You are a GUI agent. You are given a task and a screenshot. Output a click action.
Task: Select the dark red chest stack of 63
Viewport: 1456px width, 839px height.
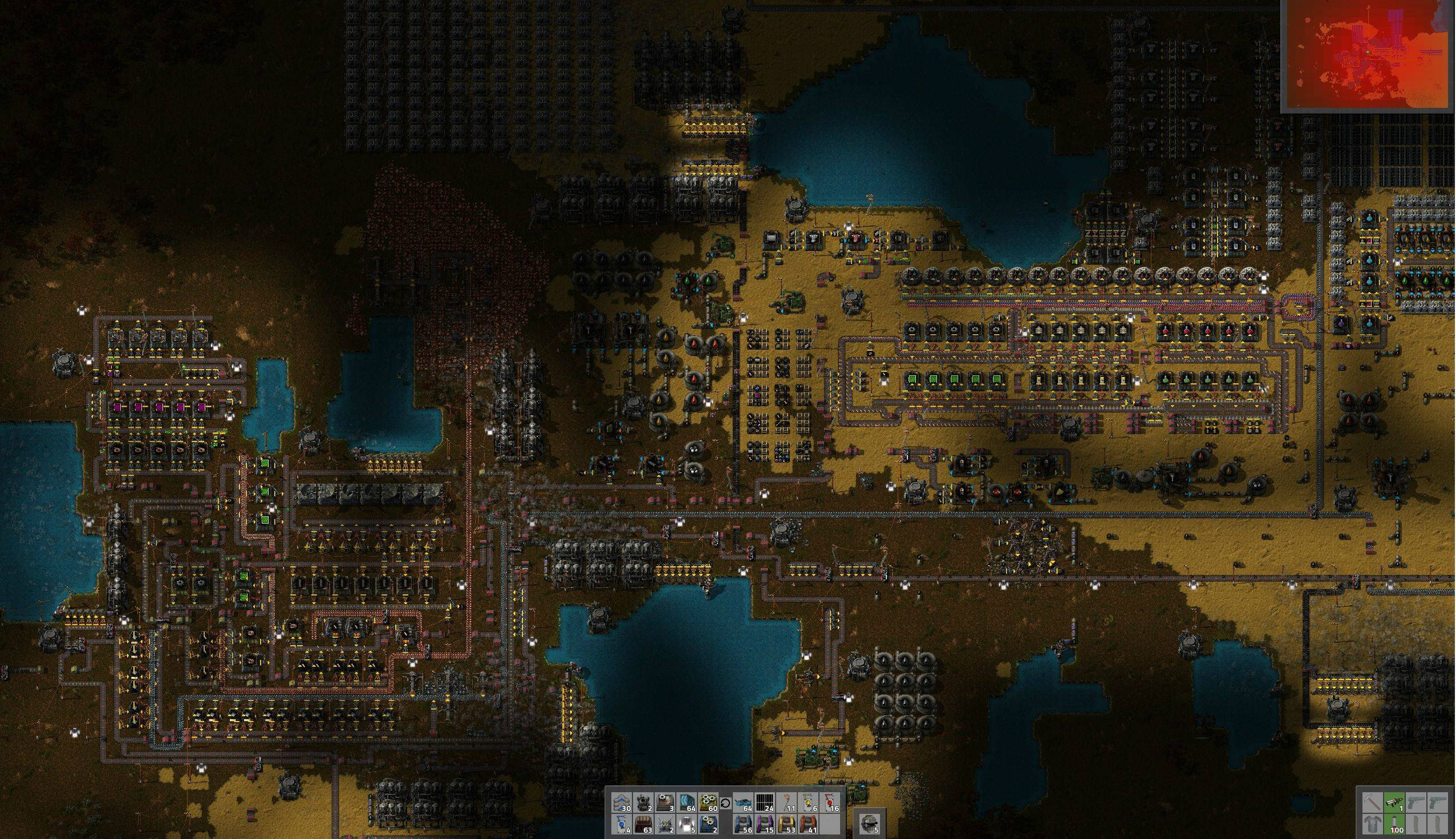click(x=643, y=824)
